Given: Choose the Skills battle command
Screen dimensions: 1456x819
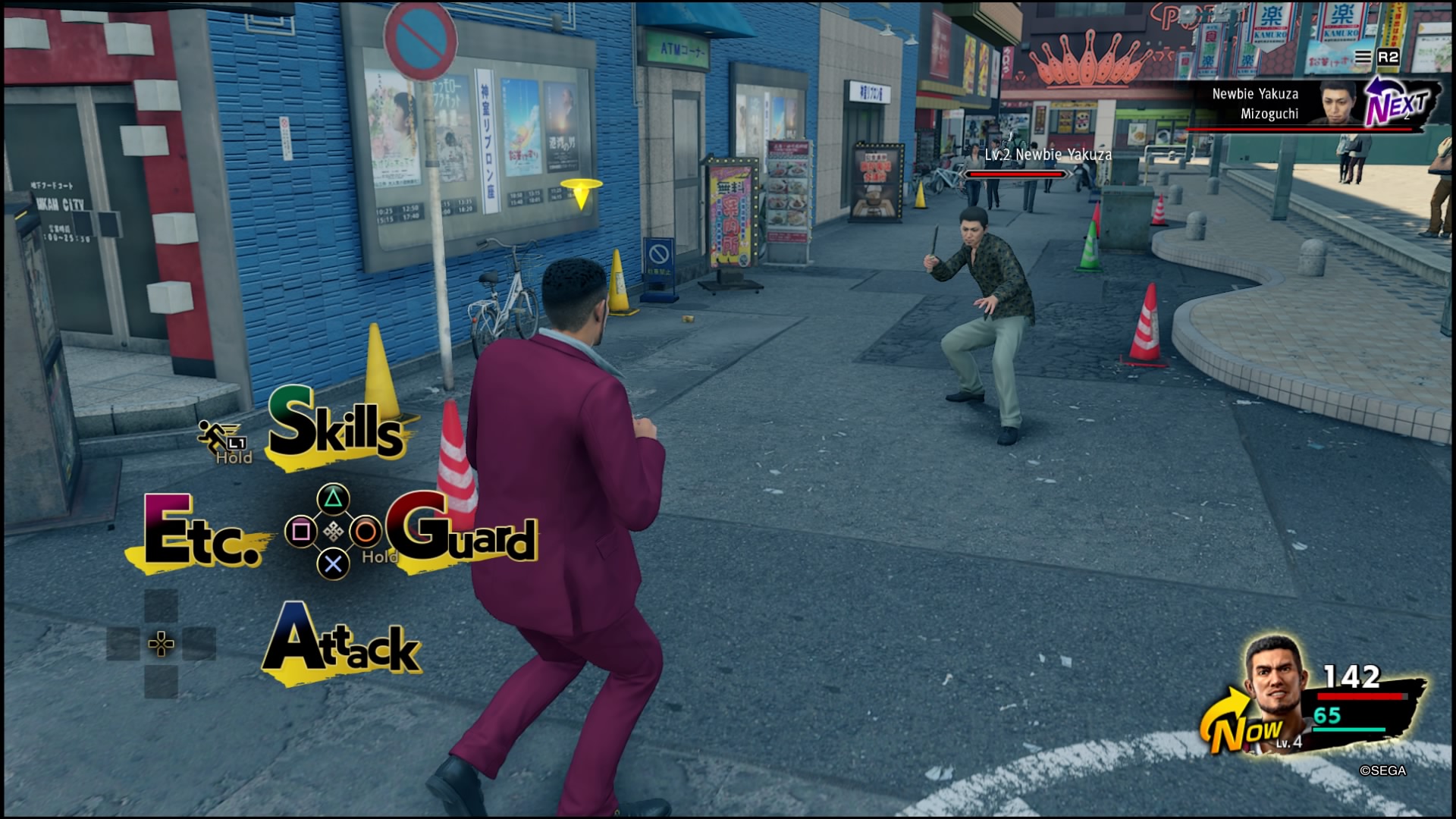Looking at the screenshot, I should [336, 425].
